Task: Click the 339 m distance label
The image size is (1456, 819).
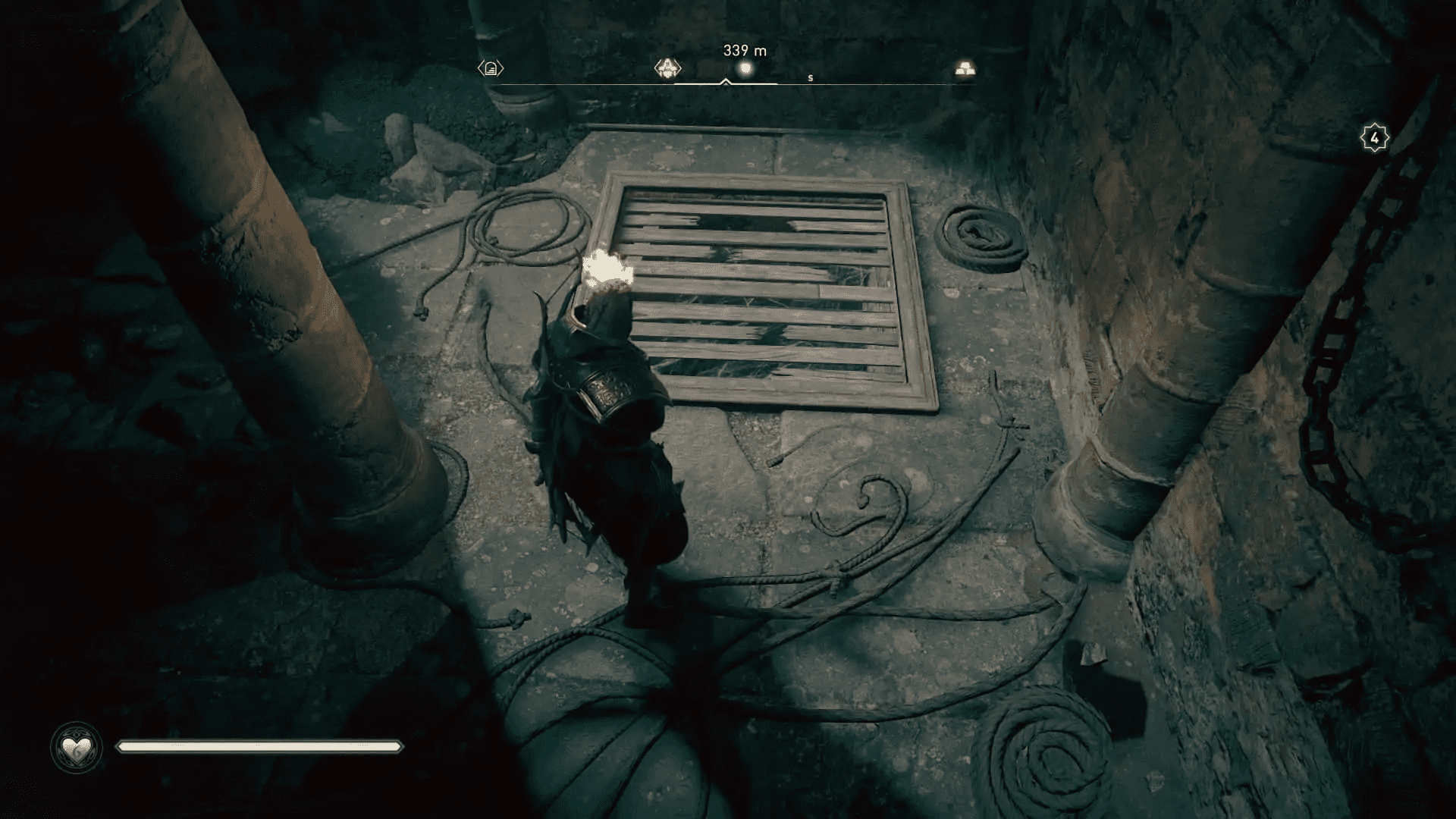Action: point(743,51)
